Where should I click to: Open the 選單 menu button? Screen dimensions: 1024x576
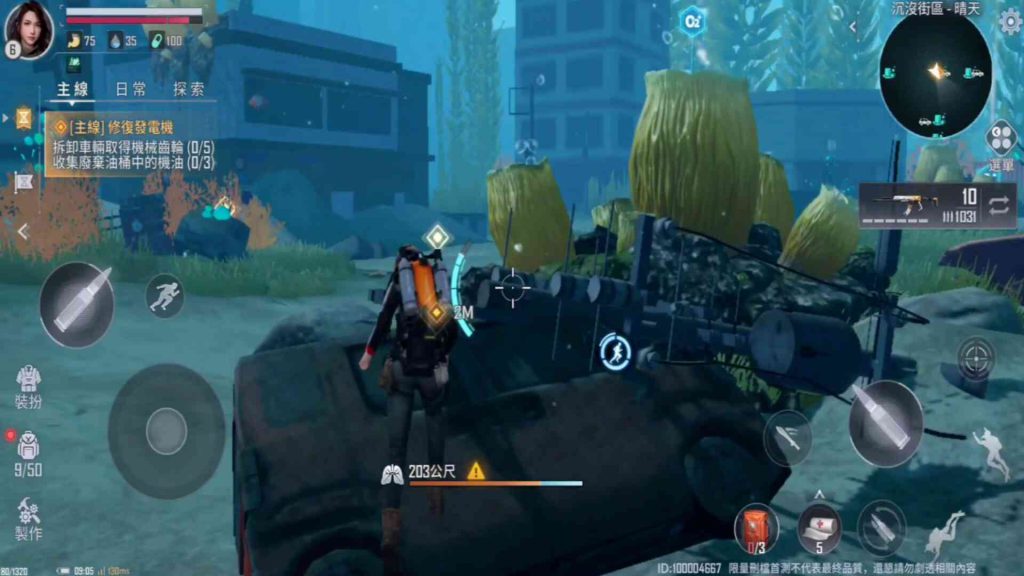1000,144
